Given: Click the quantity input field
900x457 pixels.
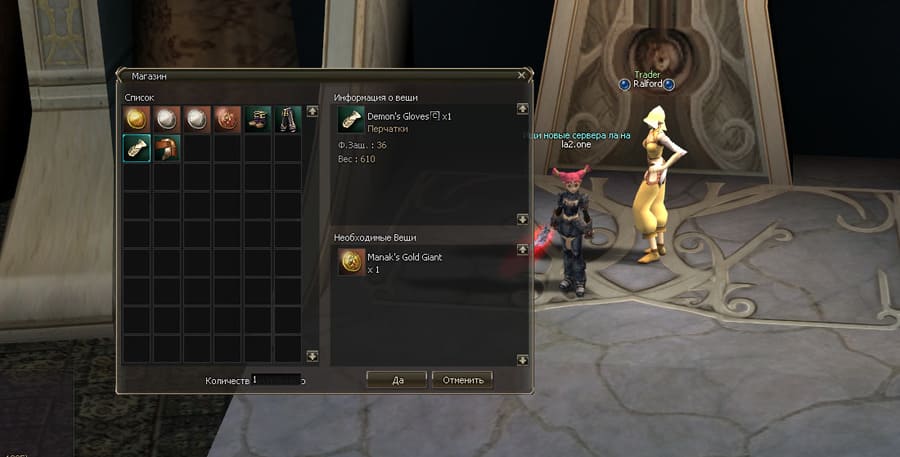Looking at the screenshot, I should 276,380.
